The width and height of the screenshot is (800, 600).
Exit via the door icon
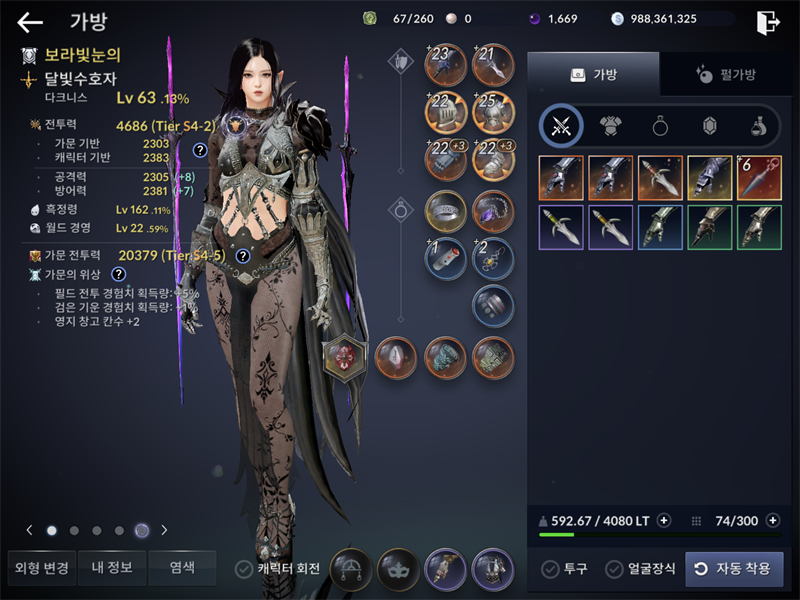[768, 22]
